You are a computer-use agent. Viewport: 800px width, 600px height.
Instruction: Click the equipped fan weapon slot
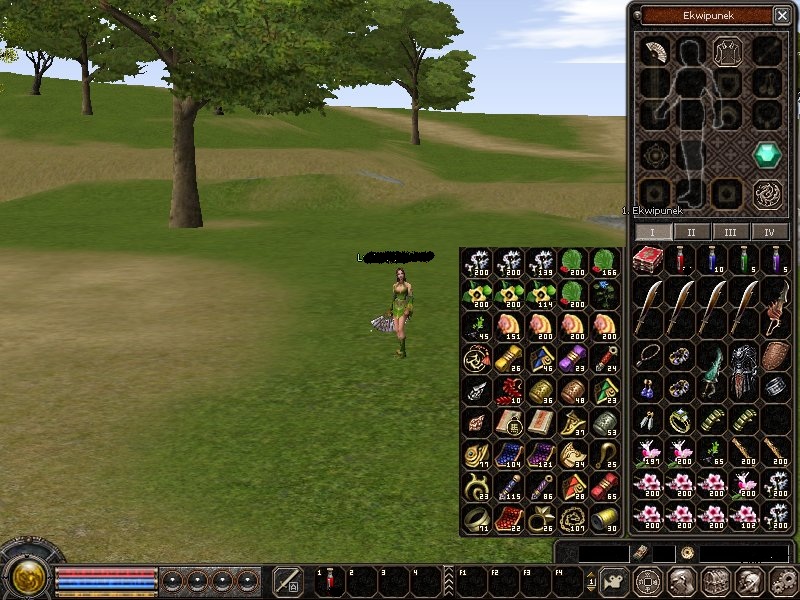click(x=654, y=51)
